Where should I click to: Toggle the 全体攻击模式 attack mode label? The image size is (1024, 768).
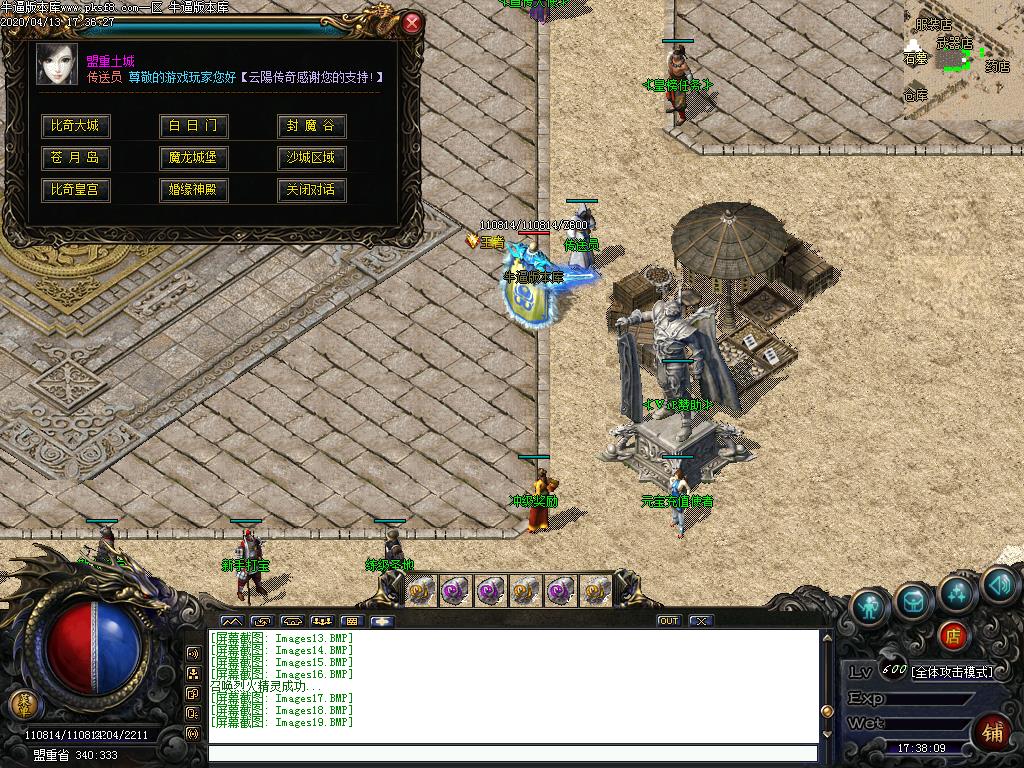951,672
